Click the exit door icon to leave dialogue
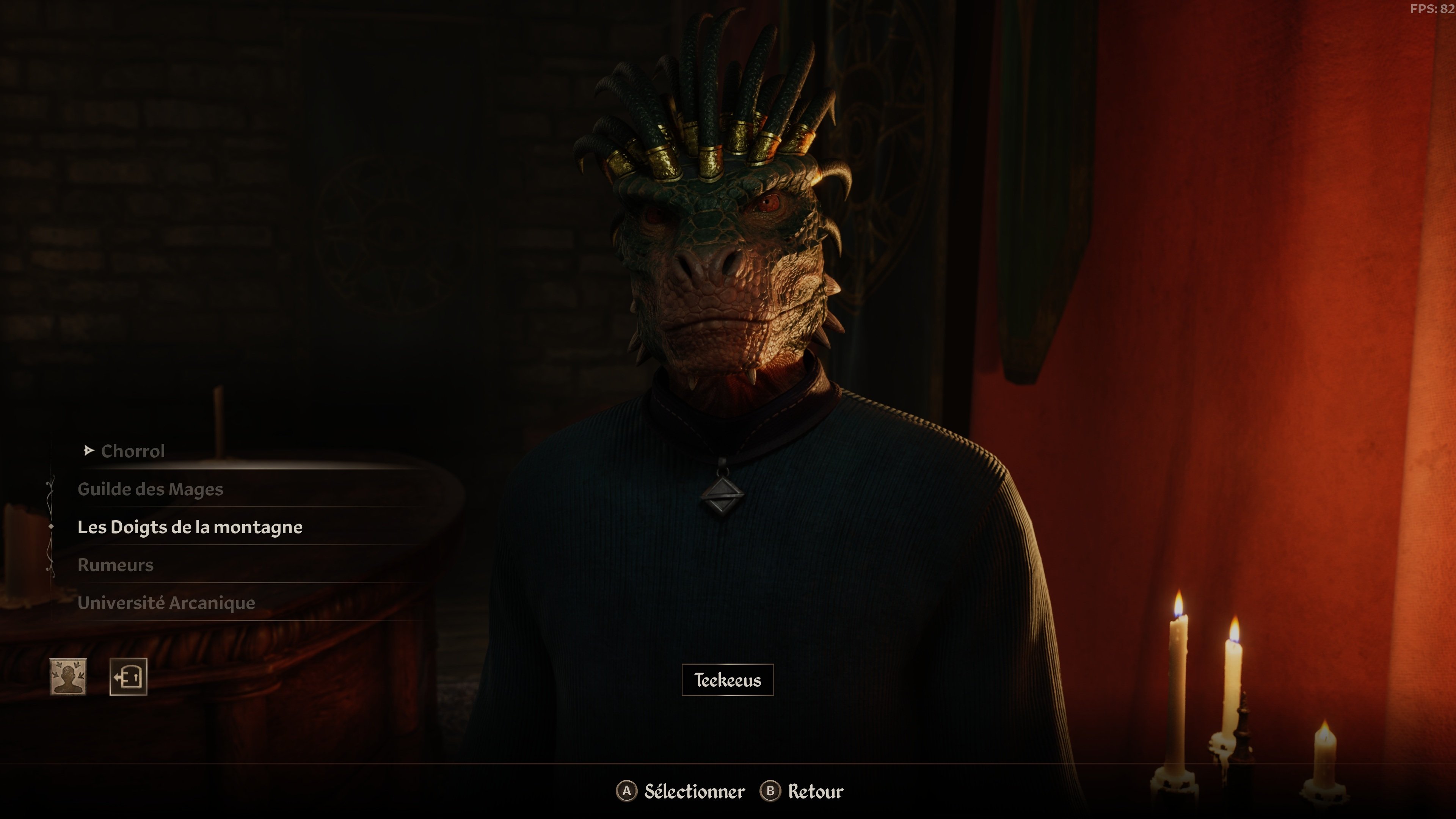 pos(128,676)
